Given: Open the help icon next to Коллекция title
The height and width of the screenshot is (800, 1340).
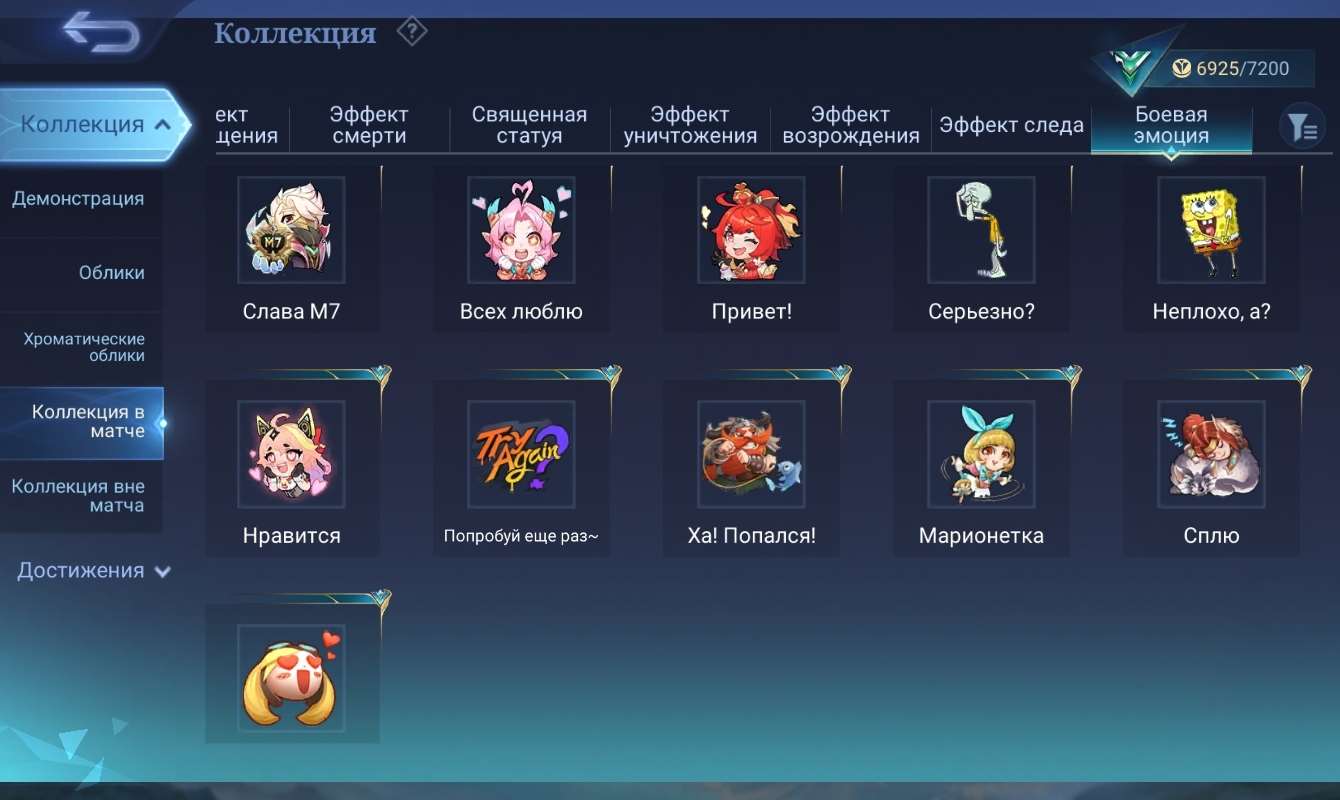Looking at the screenshot, I should [x=410, y=31].
